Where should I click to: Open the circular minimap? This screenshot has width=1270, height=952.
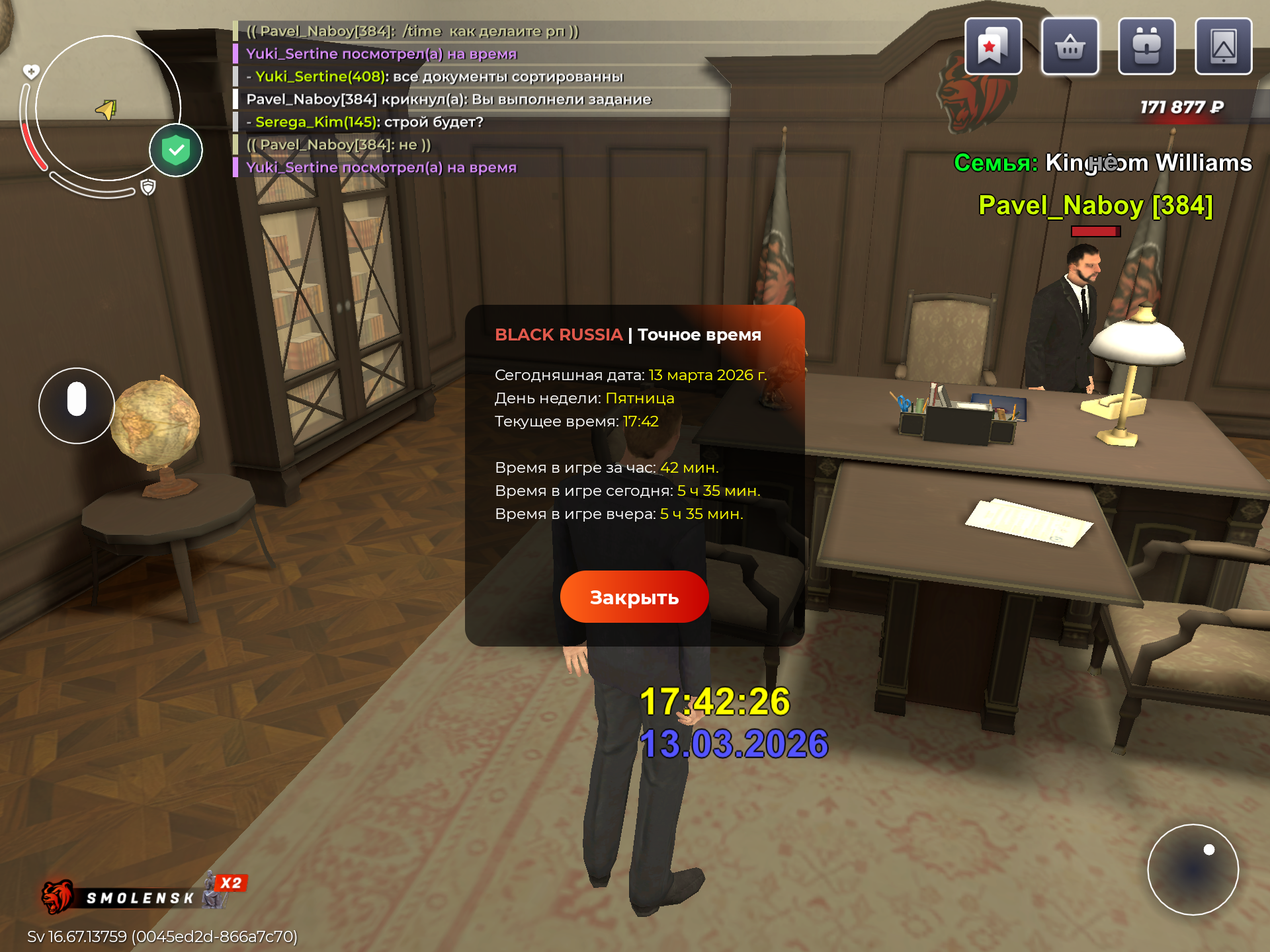[x=108, y=108]
